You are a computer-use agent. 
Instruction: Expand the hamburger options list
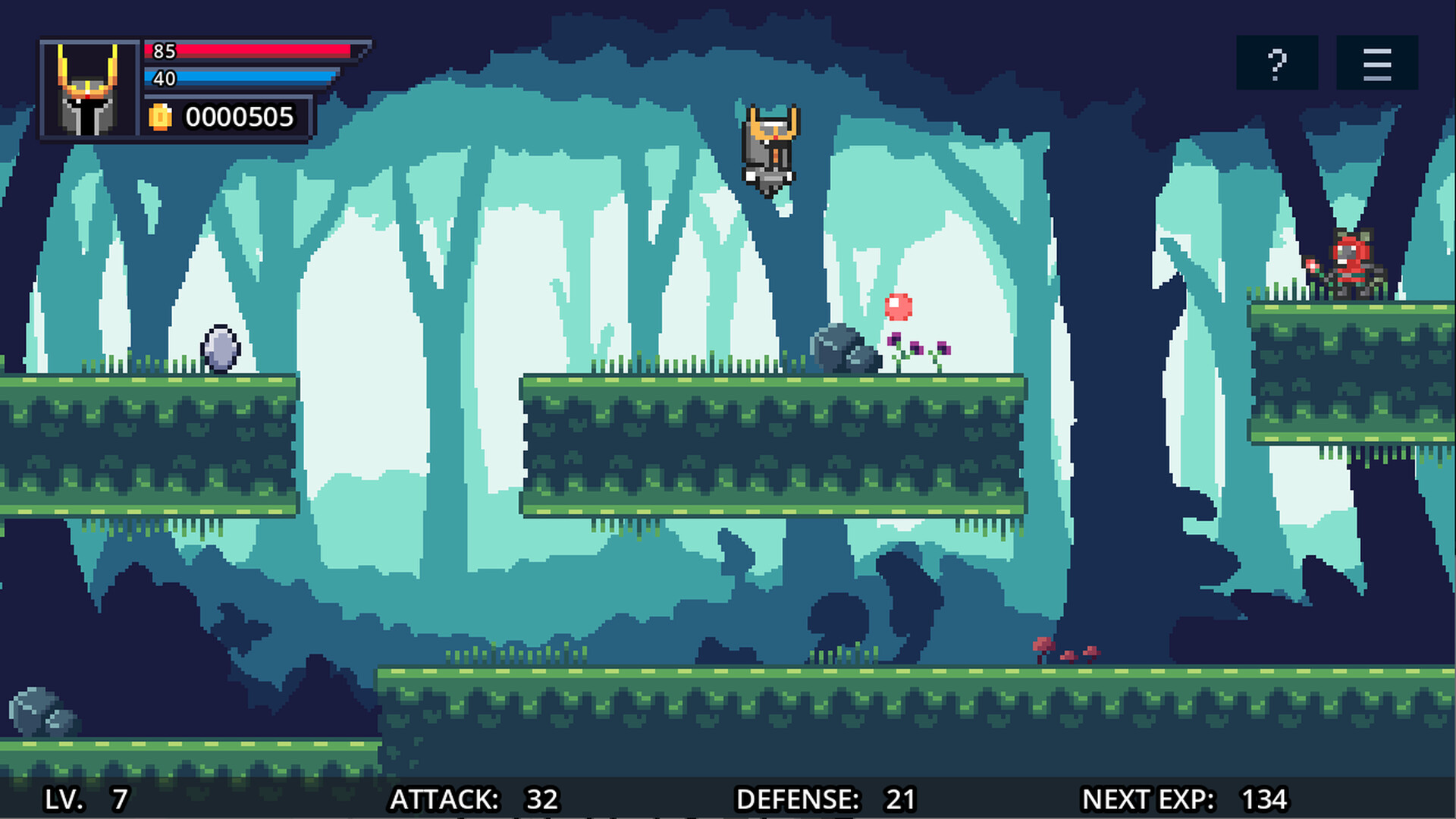1377,63
